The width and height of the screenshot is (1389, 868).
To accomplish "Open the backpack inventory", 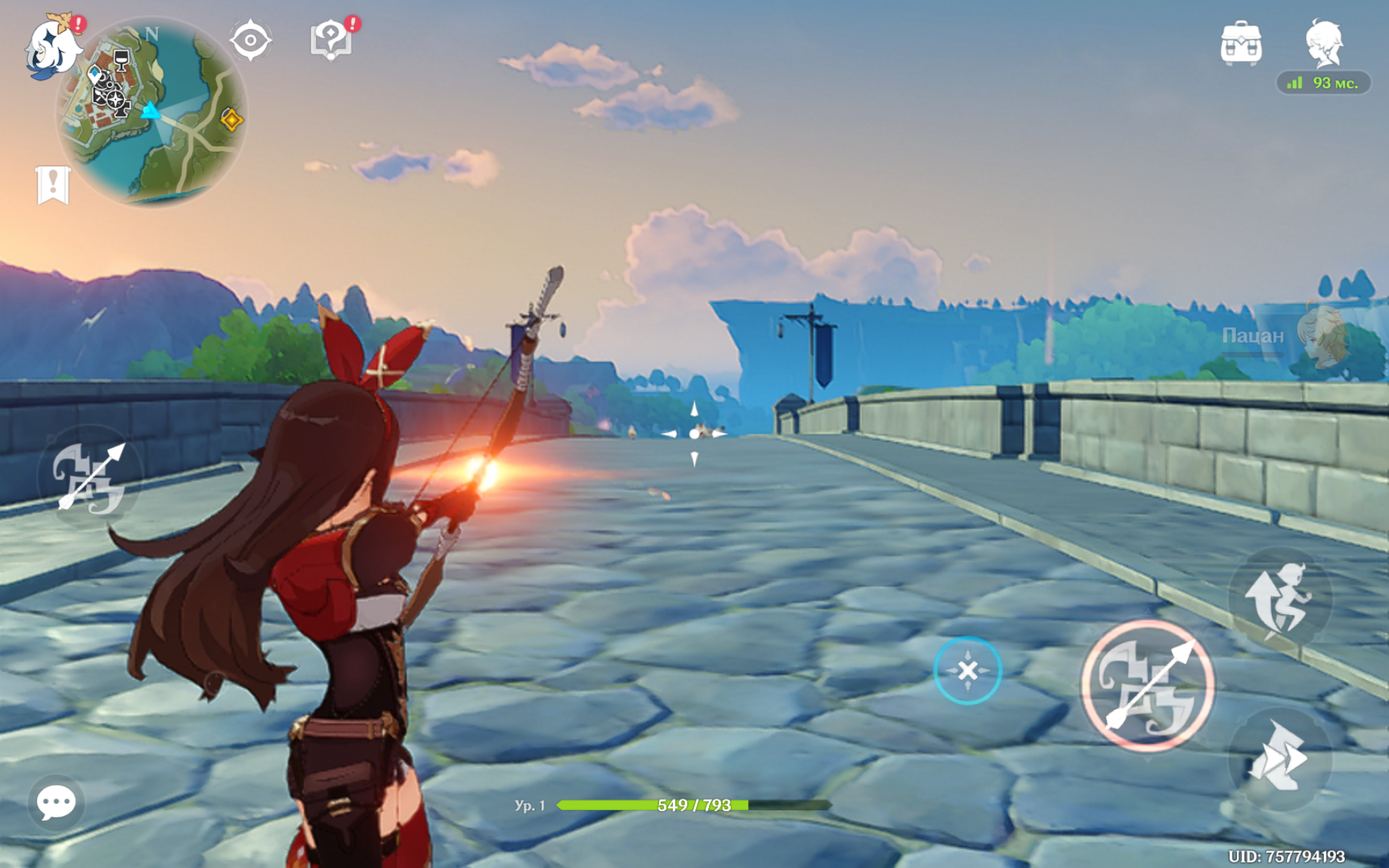I will click(x=1241, y=43).
